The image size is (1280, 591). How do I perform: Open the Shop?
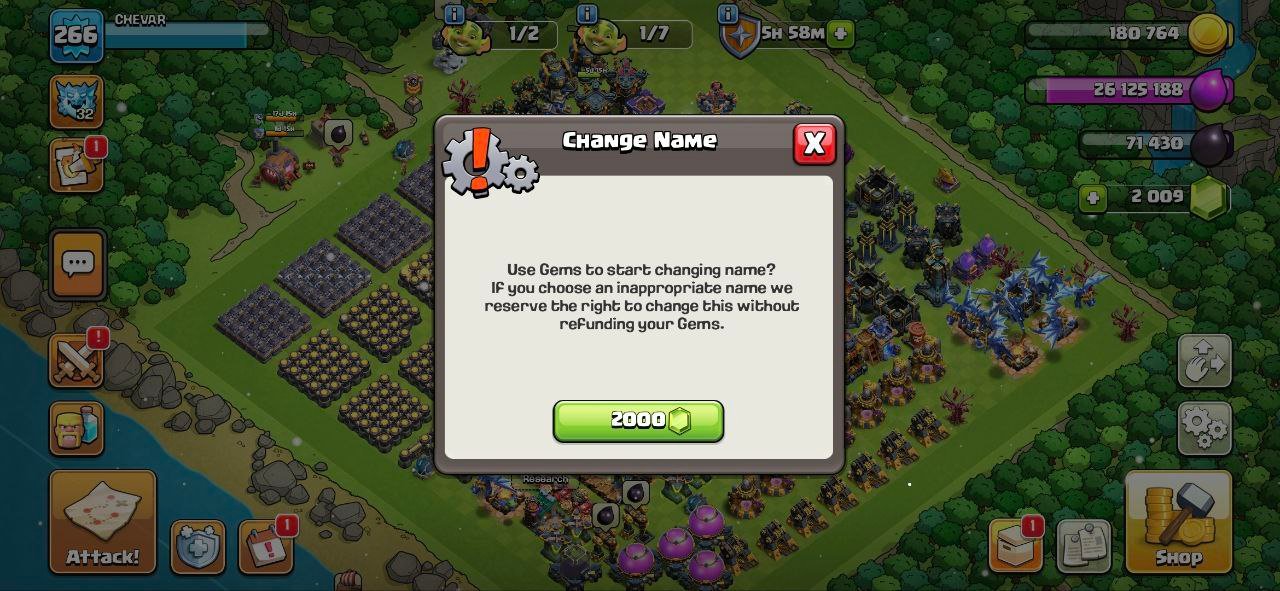click(1178, 522)
